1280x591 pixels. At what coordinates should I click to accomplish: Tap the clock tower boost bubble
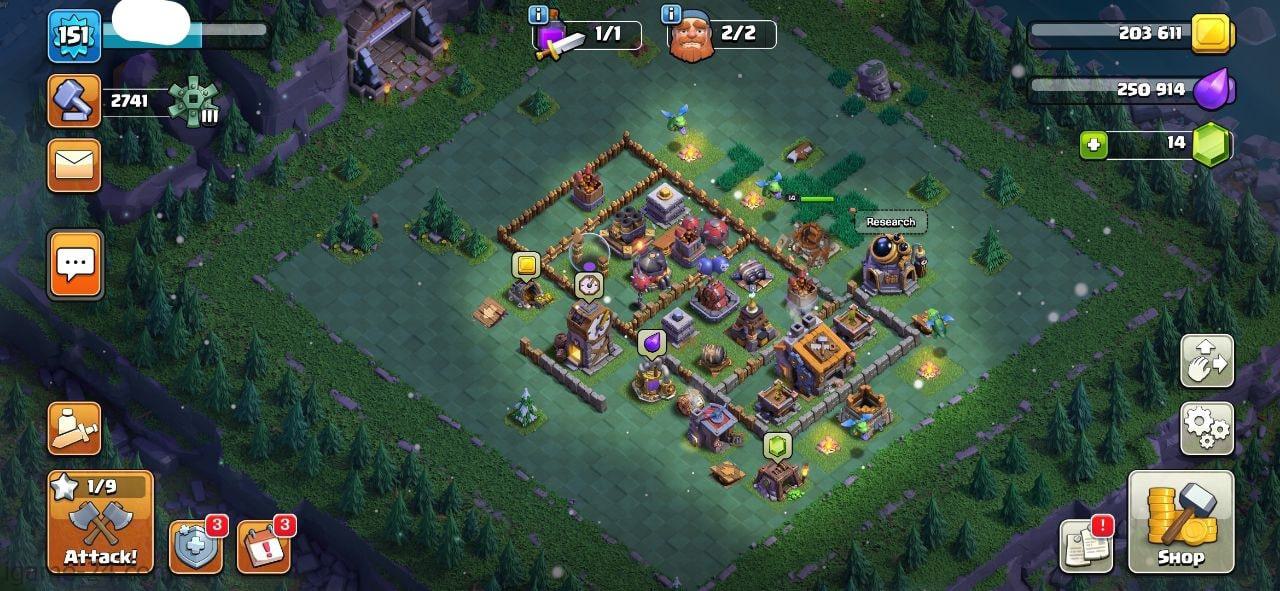pos(588,285)
